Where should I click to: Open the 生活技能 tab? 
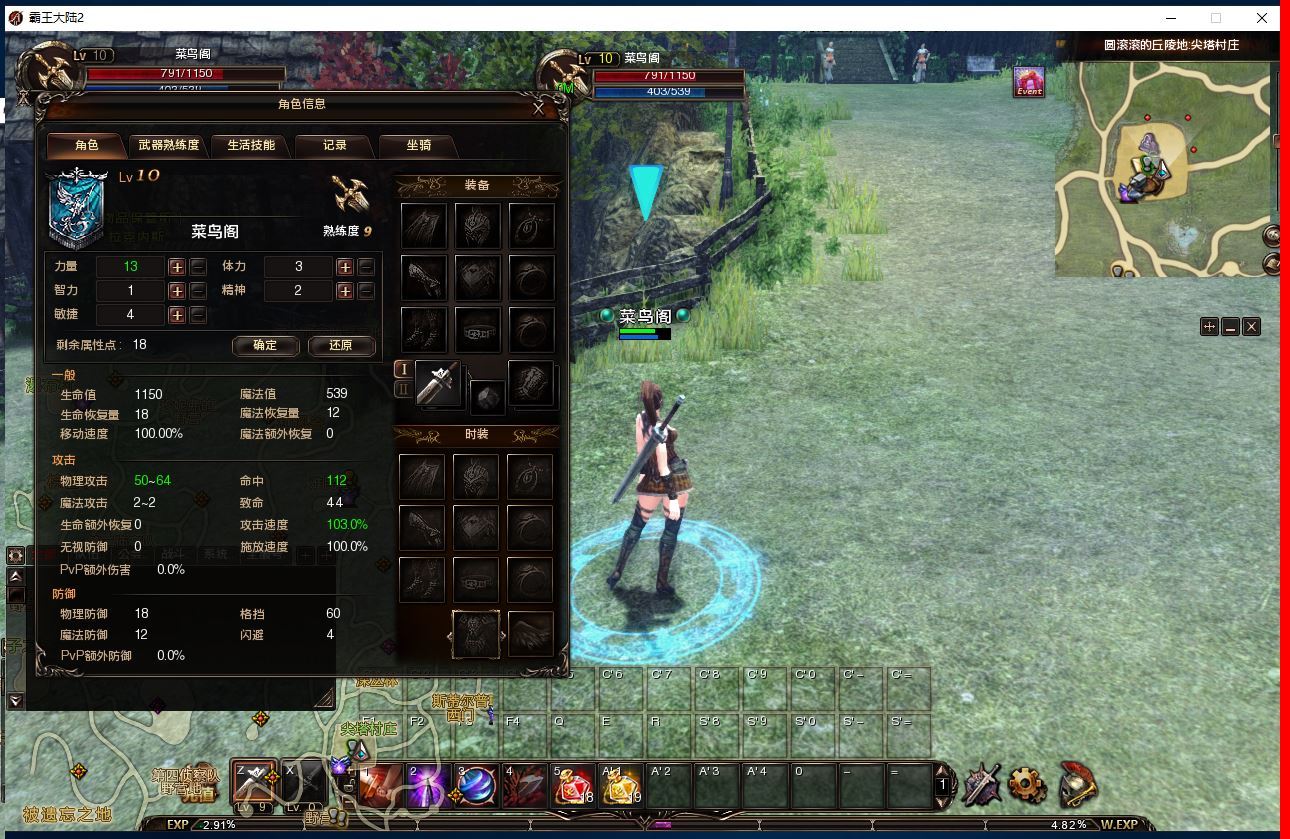250,146
